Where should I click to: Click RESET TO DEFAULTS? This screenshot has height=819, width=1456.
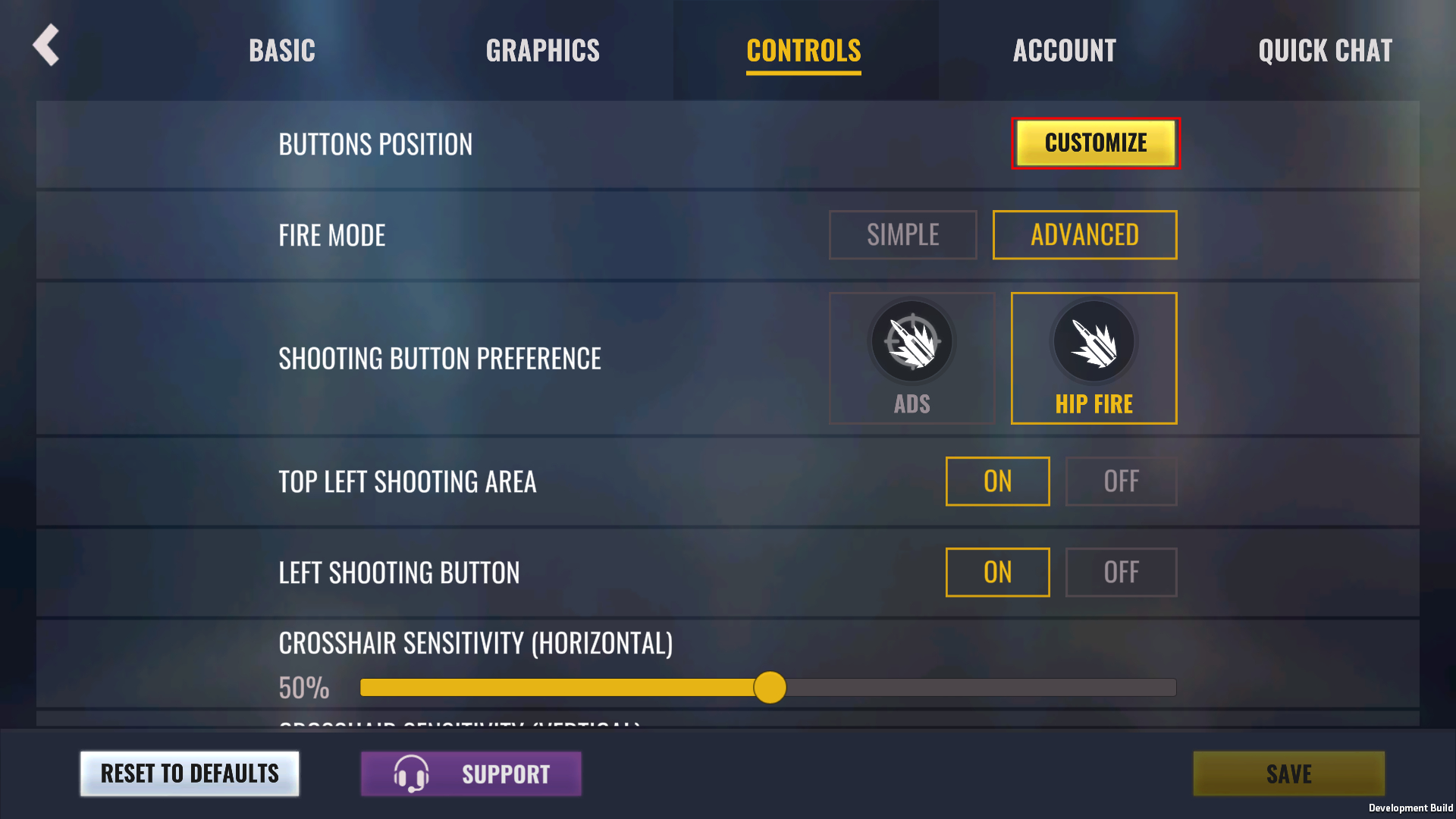[189, 773]
